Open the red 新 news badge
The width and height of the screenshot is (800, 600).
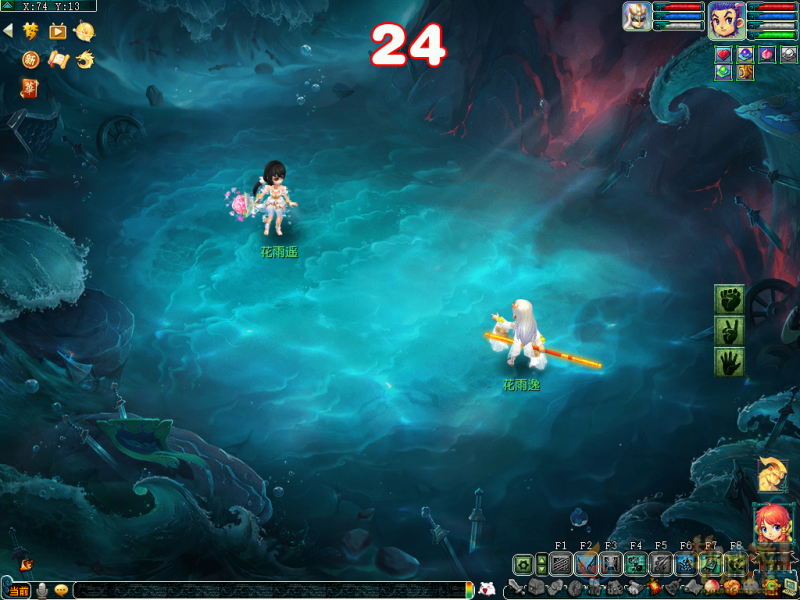[31, 60]
